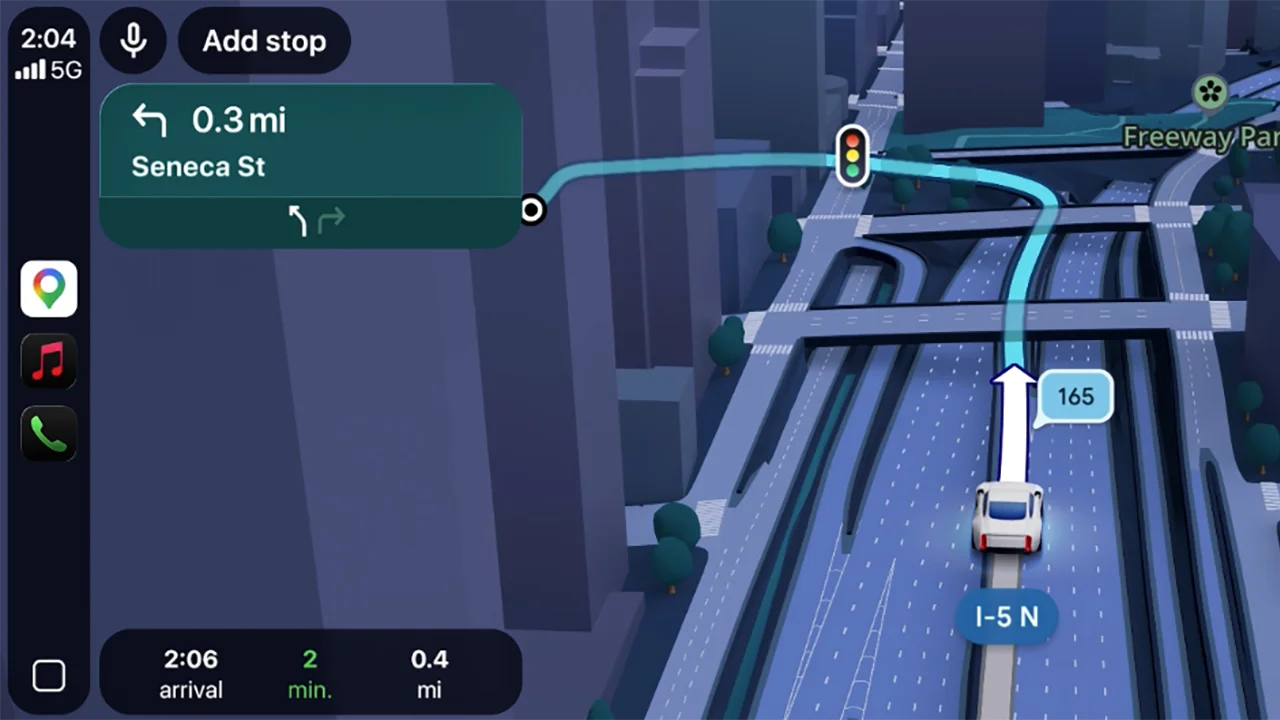Open the Maps app icon in sidebar
Viewport: 1280px width, 720px height.
click(48, 288)
